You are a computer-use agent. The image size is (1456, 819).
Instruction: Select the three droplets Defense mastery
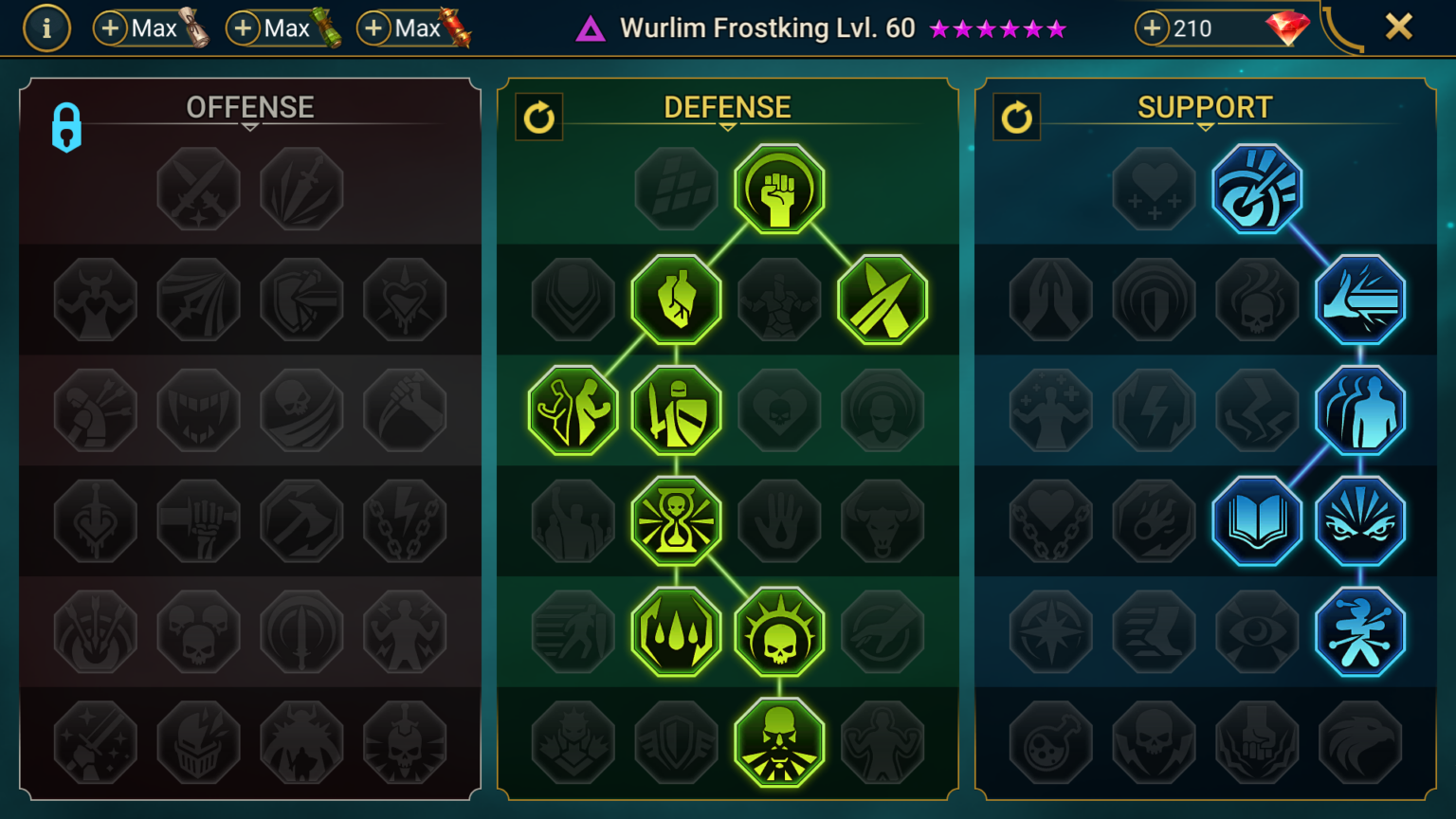(677, 632)
